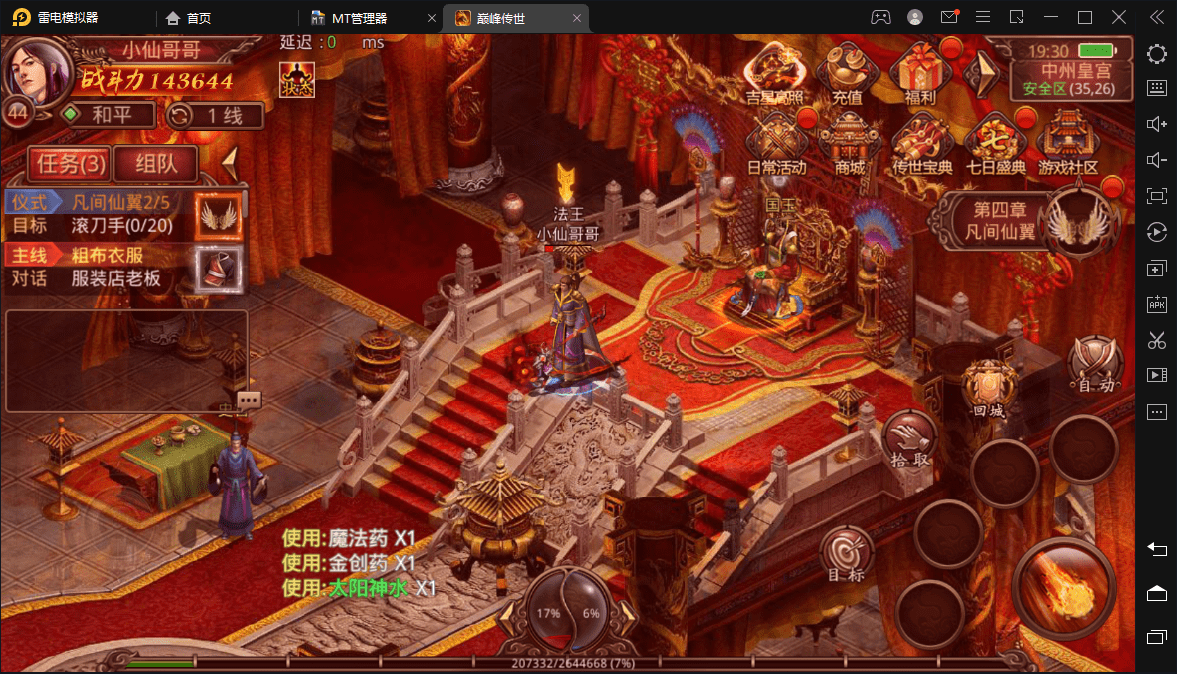
Task: Switch to the 组队 team tab
Action: (x=156, y=163)
